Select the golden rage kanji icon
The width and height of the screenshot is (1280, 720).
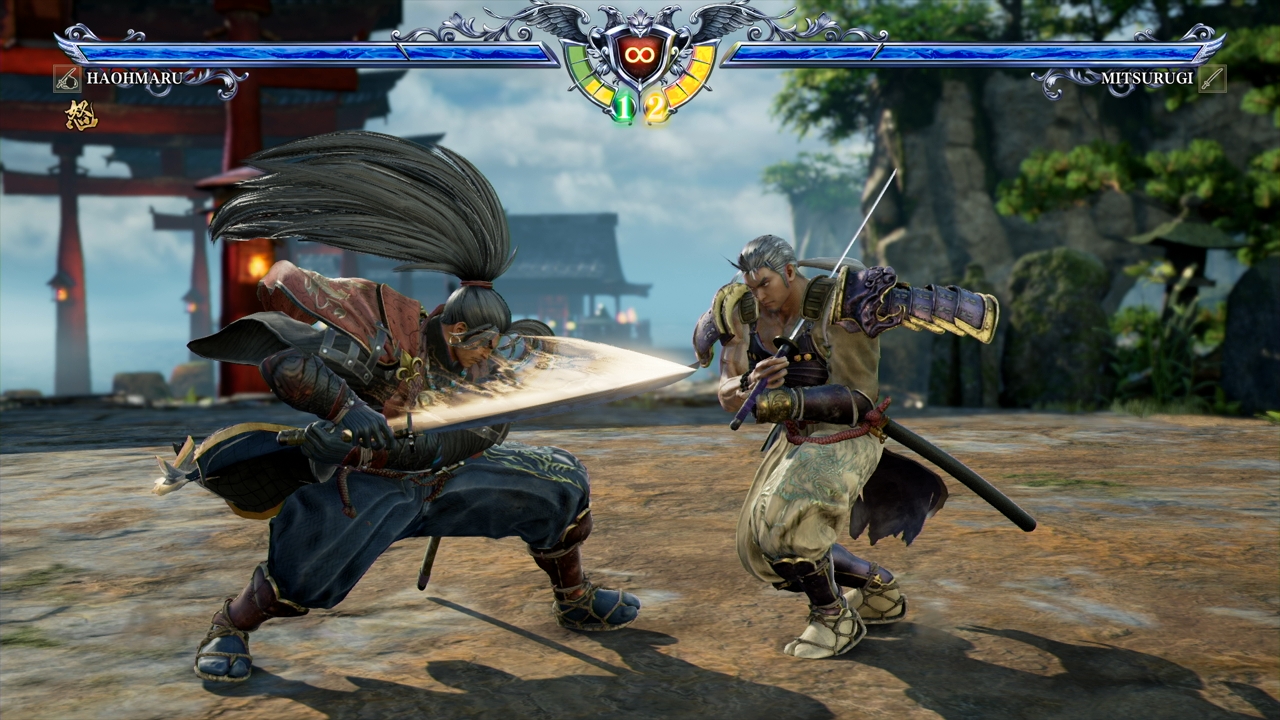click(80, 116)
